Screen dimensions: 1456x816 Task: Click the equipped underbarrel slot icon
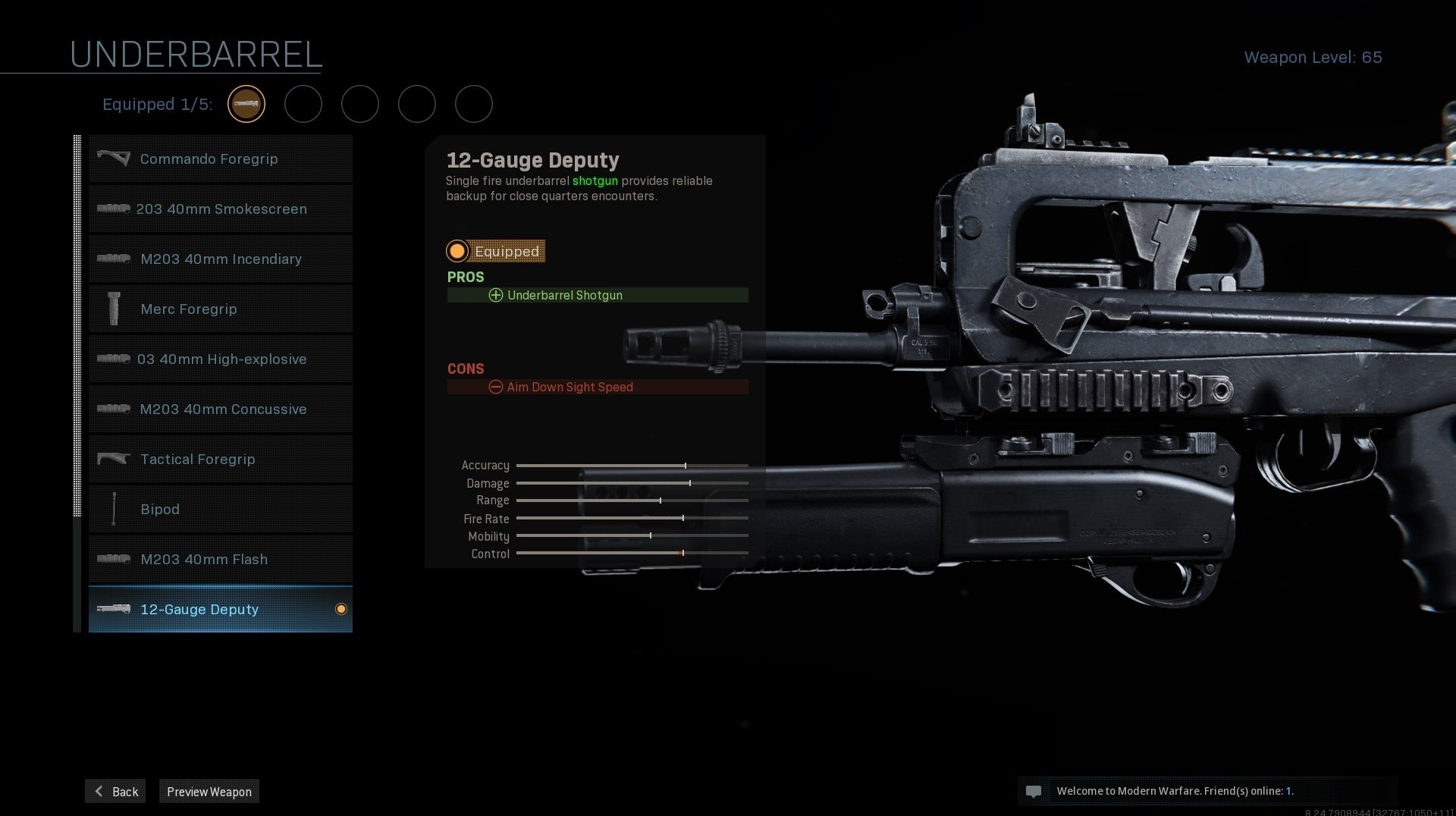coord(246,104)
